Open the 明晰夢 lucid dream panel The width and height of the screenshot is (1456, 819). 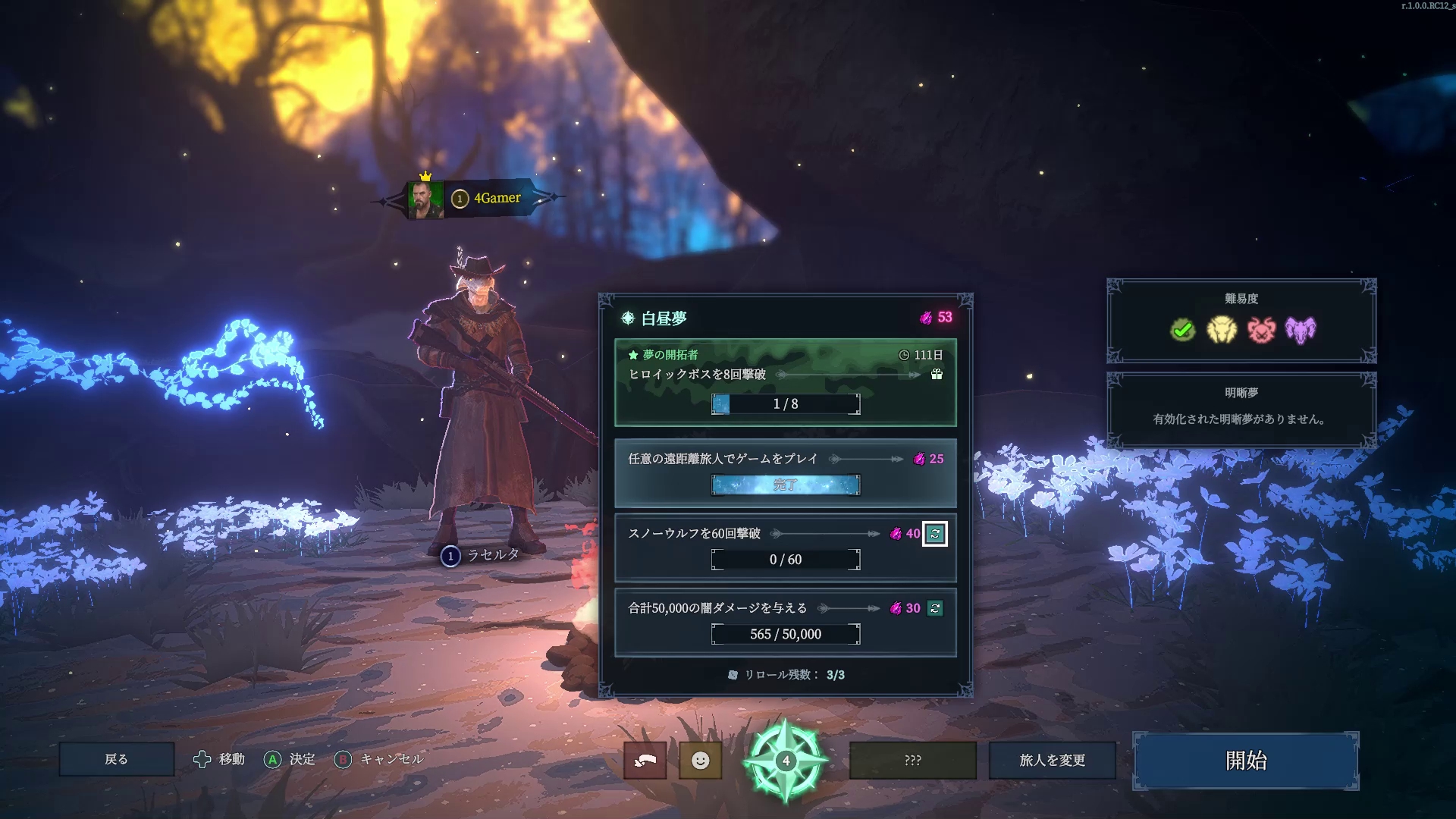click(x=1241, y=409)
